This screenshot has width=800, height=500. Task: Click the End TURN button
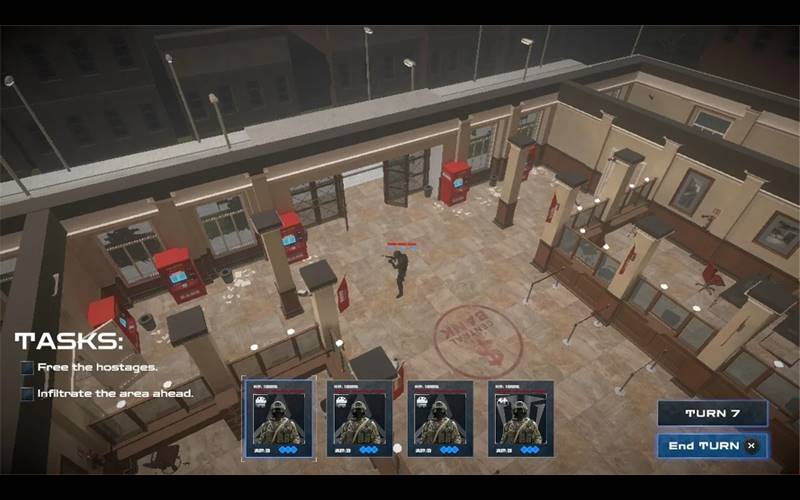712,446
